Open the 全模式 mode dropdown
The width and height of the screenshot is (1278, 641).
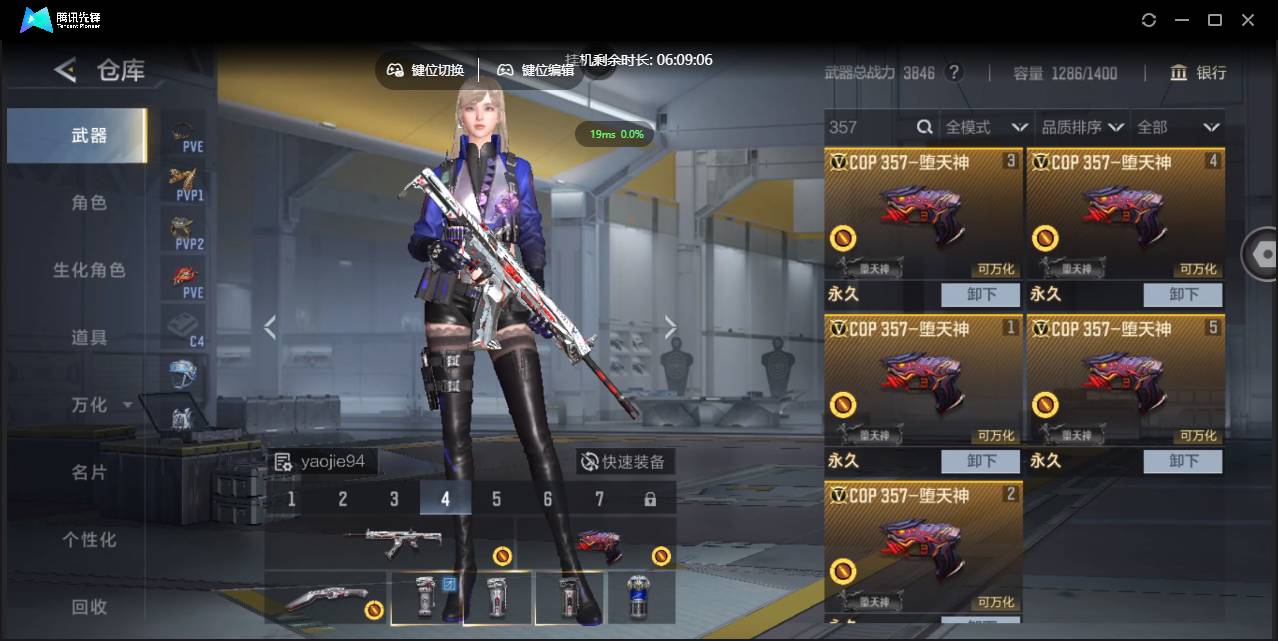pos(986,127)
